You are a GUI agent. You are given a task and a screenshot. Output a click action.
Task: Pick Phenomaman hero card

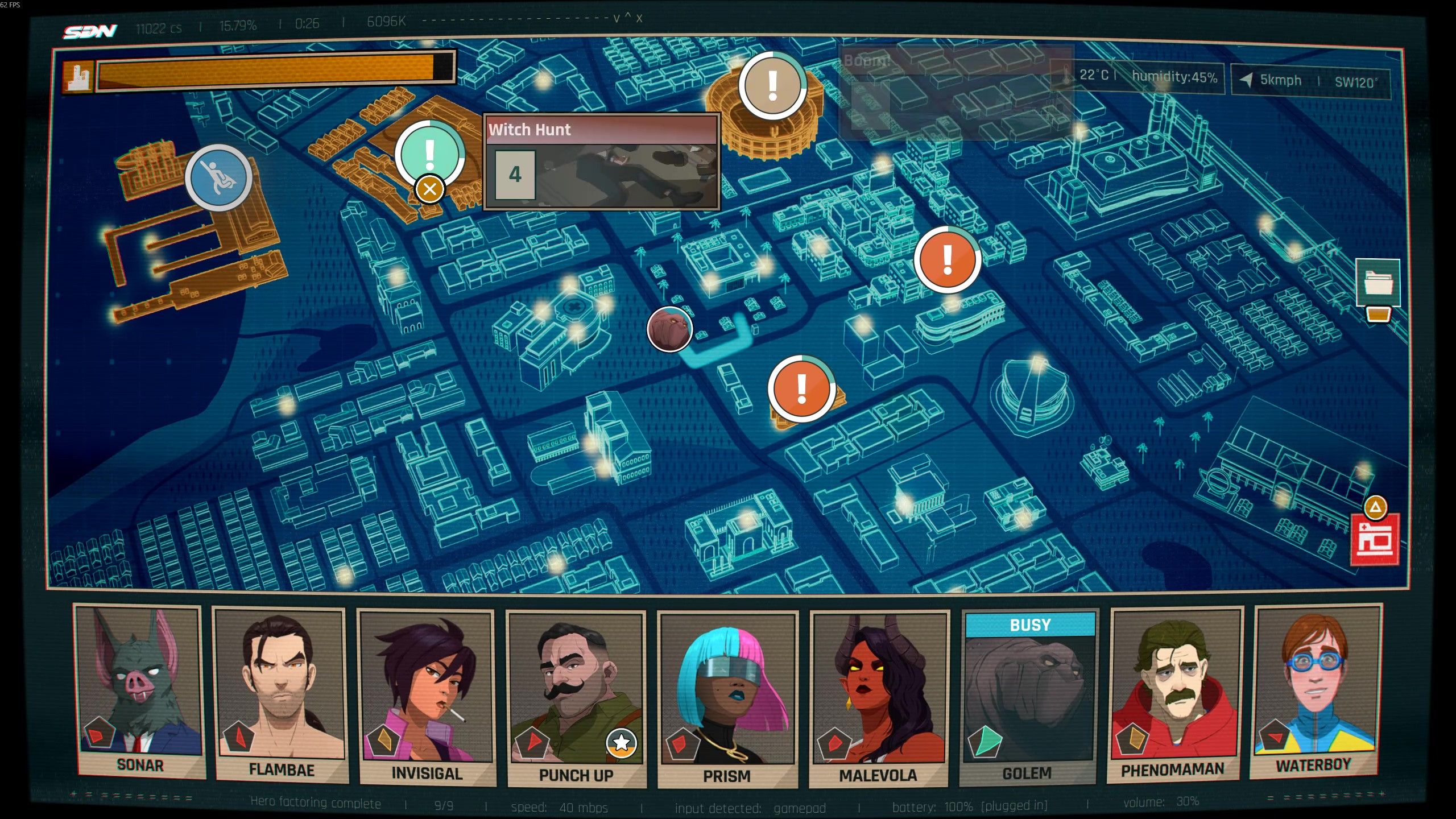[x=1174, y=693]
